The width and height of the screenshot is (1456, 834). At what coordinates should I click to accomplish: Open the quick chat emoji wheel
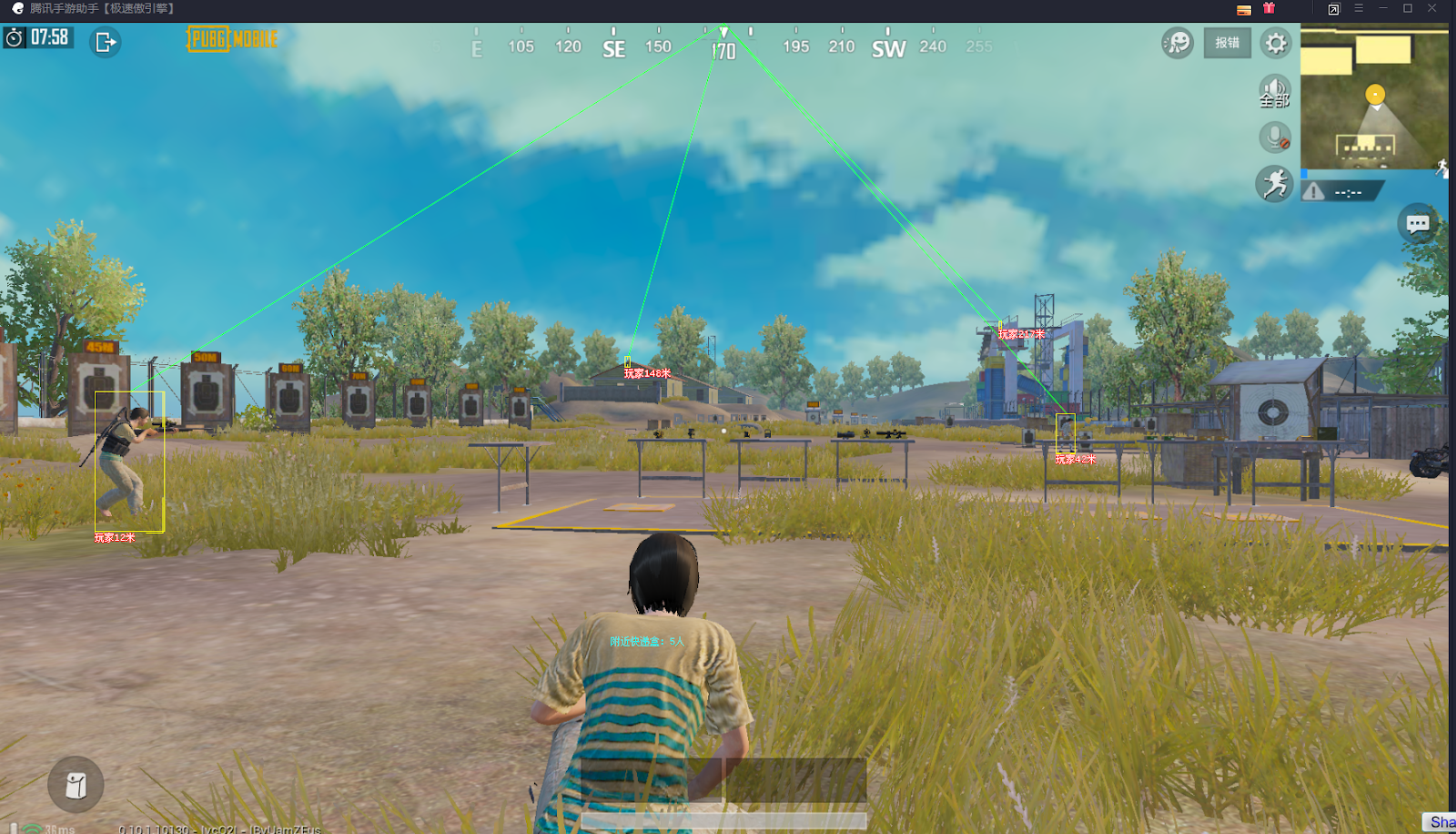pyautogui.click(x=1176, y=42)
